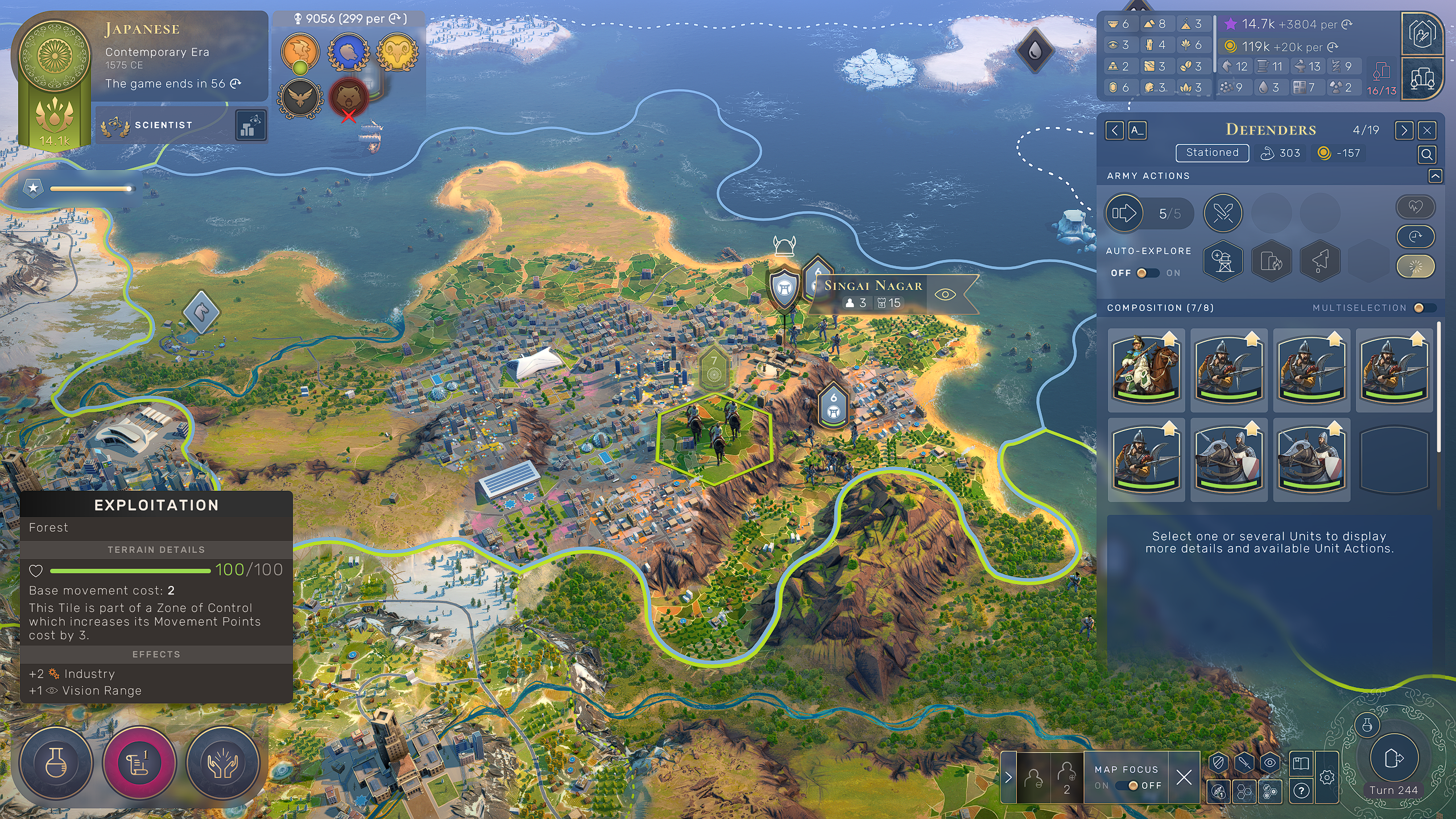
Task: Activate the army move action
Action: (1124, 214)
